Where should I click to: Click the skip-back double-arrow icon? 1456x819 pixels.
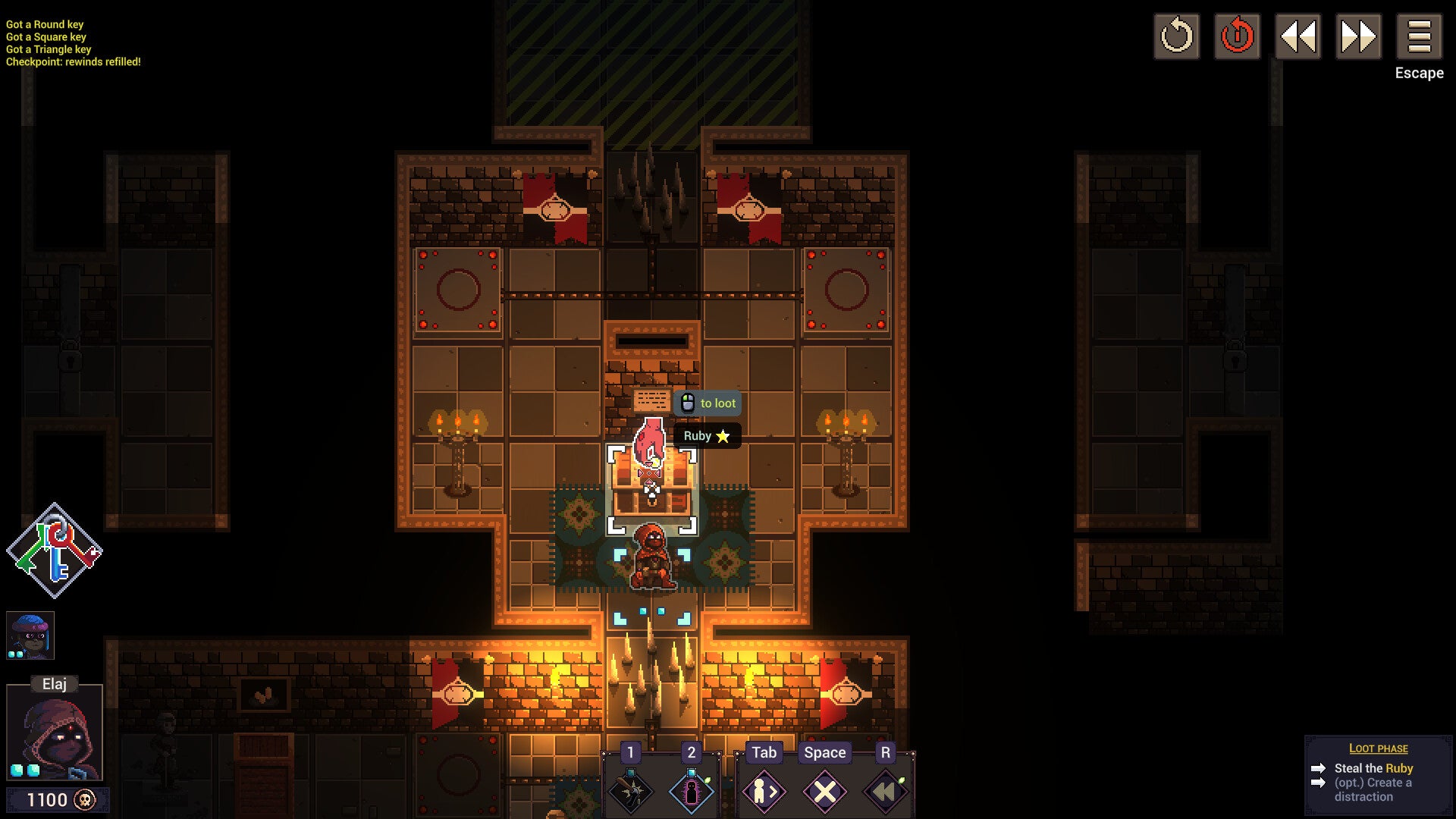coord(1298,36)
